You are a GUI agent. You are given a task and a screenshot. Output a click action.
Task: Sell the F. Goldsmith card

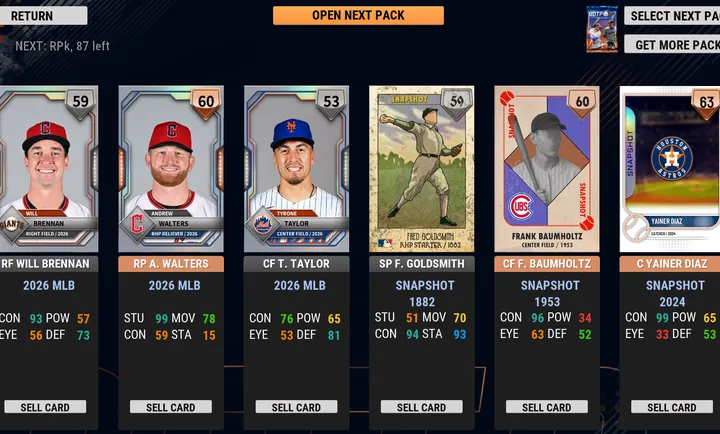coord(421,407)
